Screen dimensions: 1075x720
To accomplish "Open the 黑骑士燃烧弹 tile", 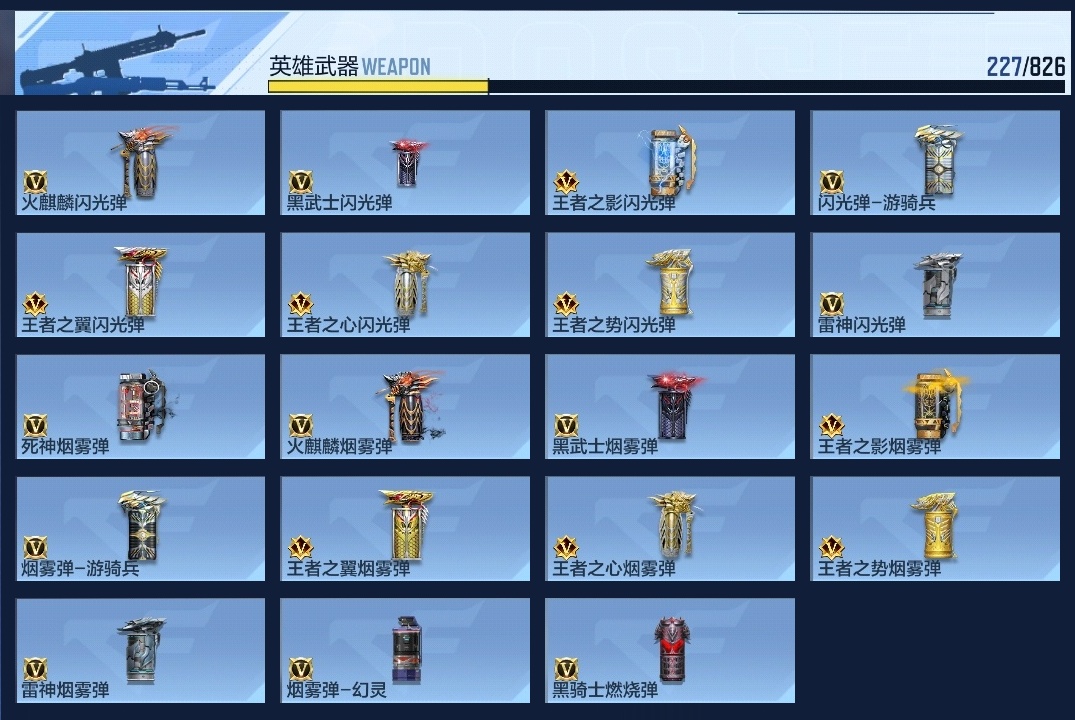I will [x=670, y=651].
